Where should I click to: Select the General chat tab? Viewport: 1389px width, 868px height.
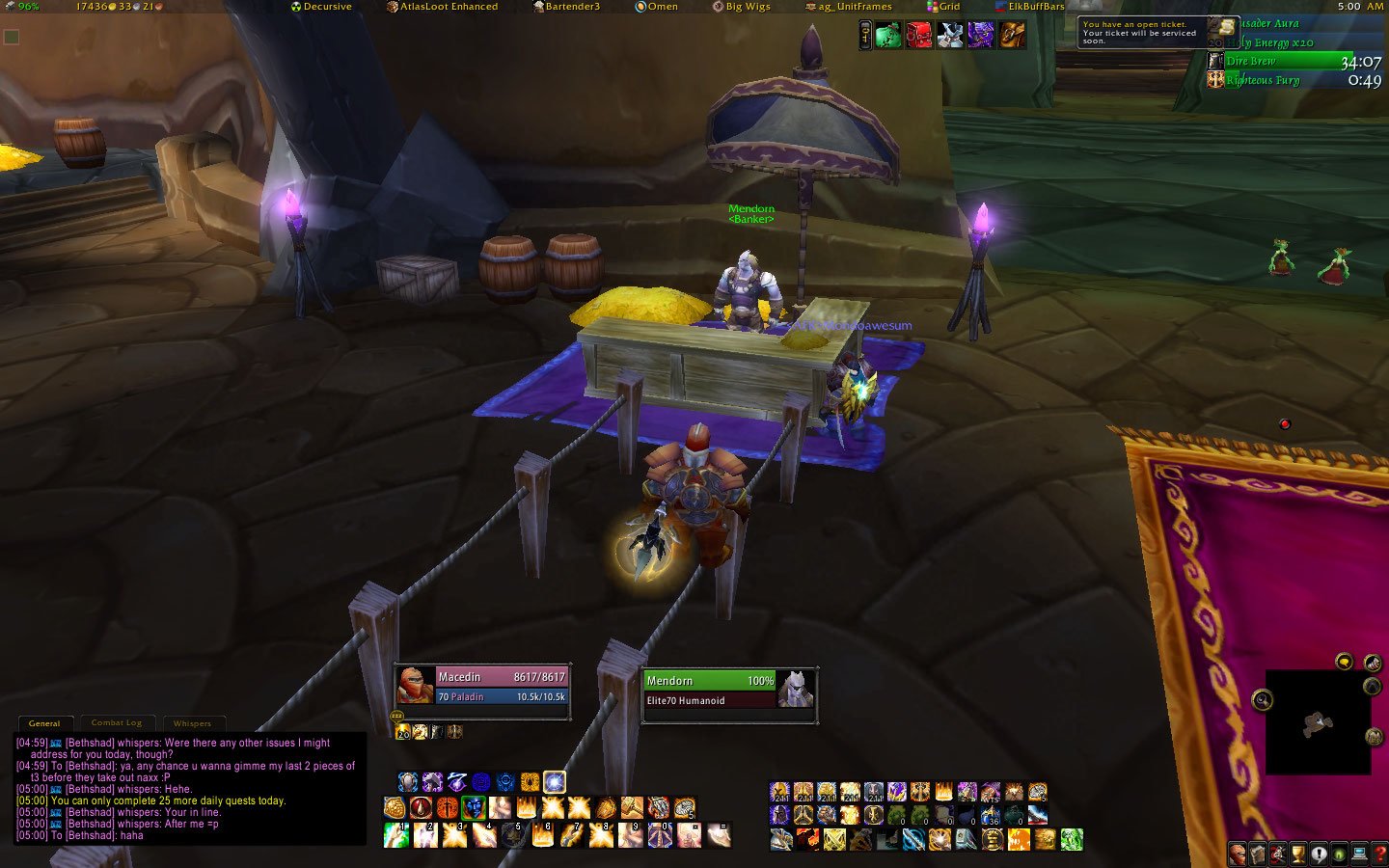click(44, 722)
